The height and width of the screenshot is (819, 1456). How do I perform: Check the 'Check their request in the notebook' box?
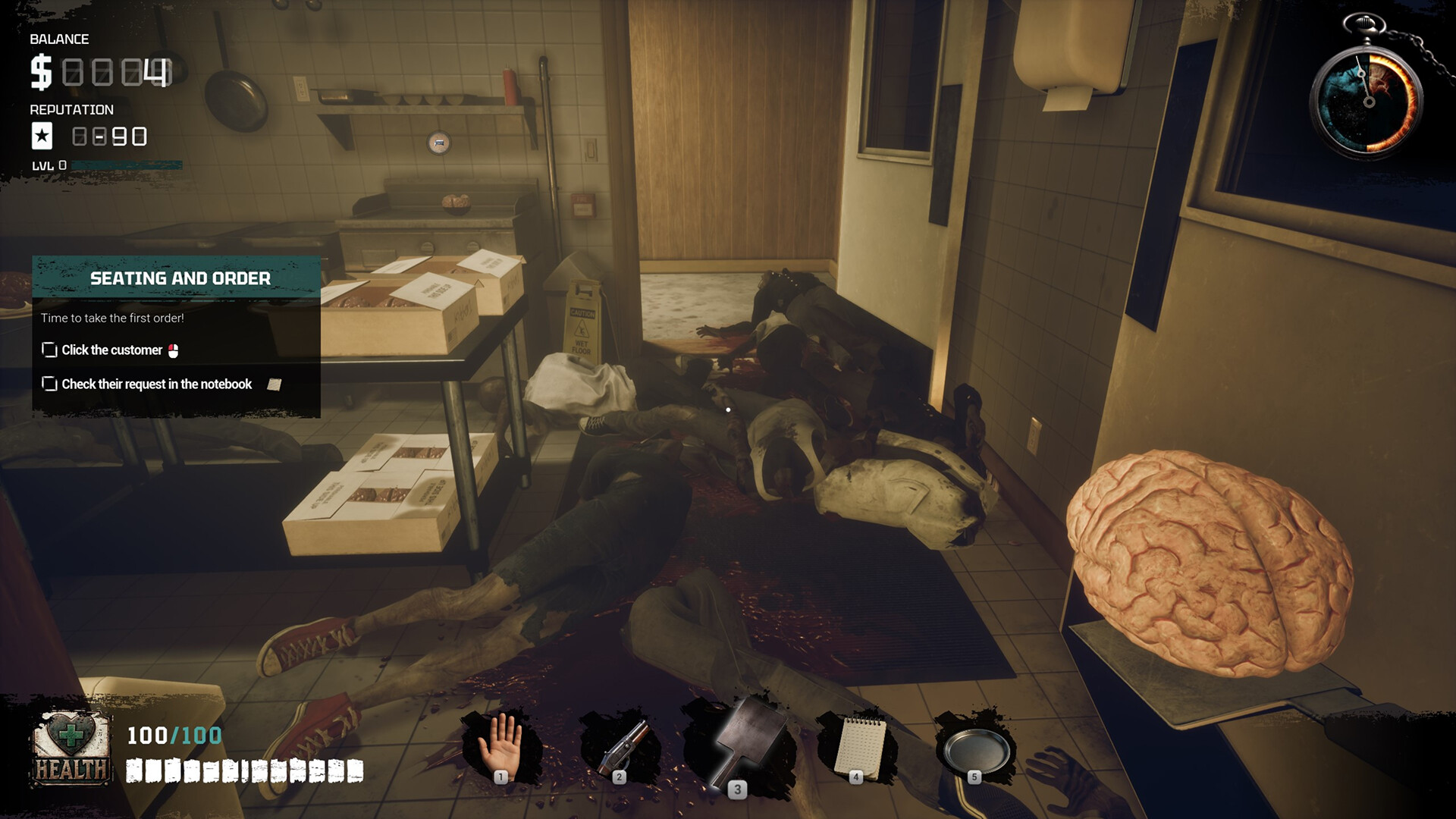pyautogui.click(x=49, y=384)
